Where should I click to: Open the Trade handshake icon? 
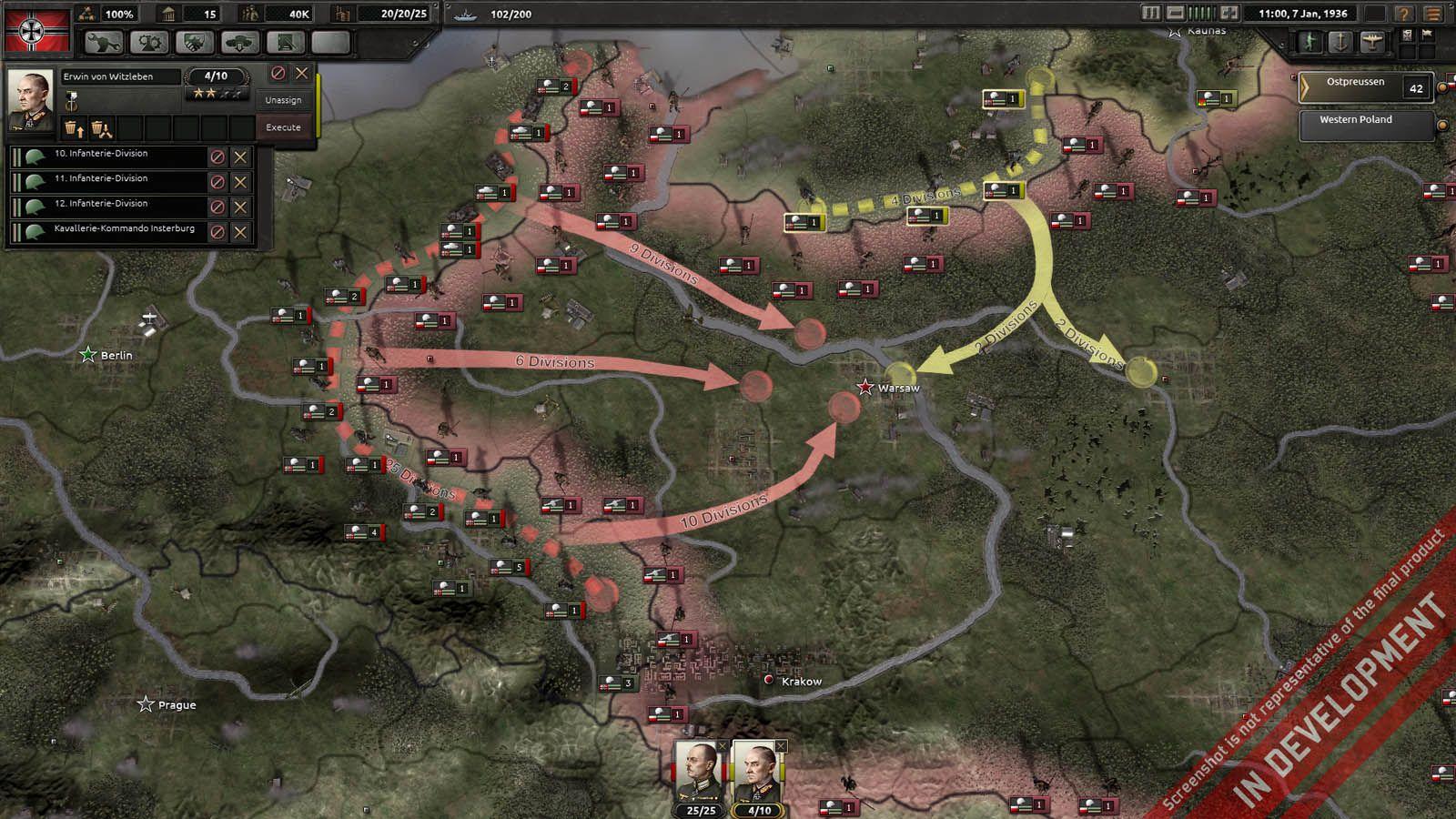click(193, 42)
